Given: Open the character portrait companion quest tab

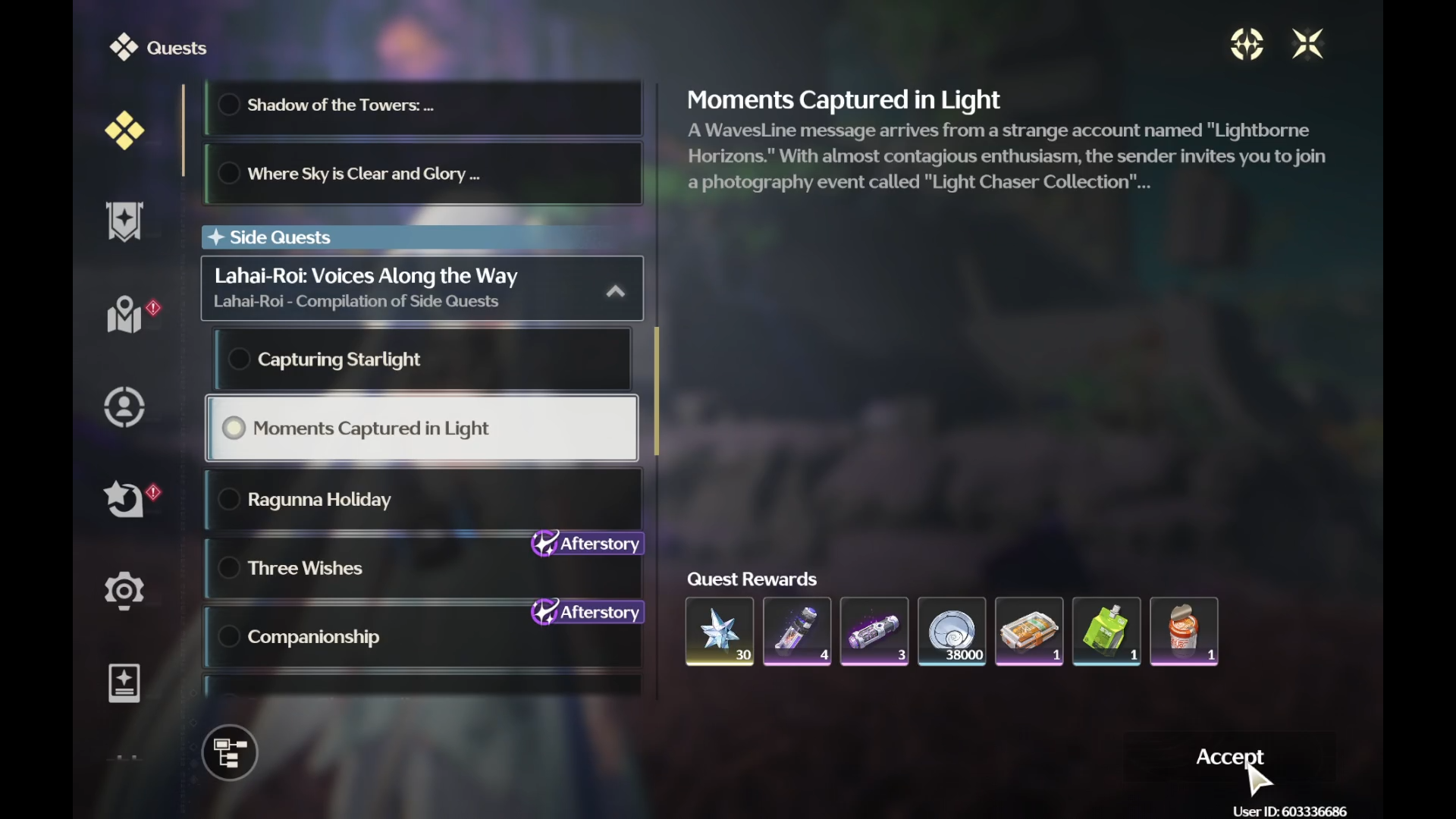Looking at the screenshot, I should click(x=124, y=407).
